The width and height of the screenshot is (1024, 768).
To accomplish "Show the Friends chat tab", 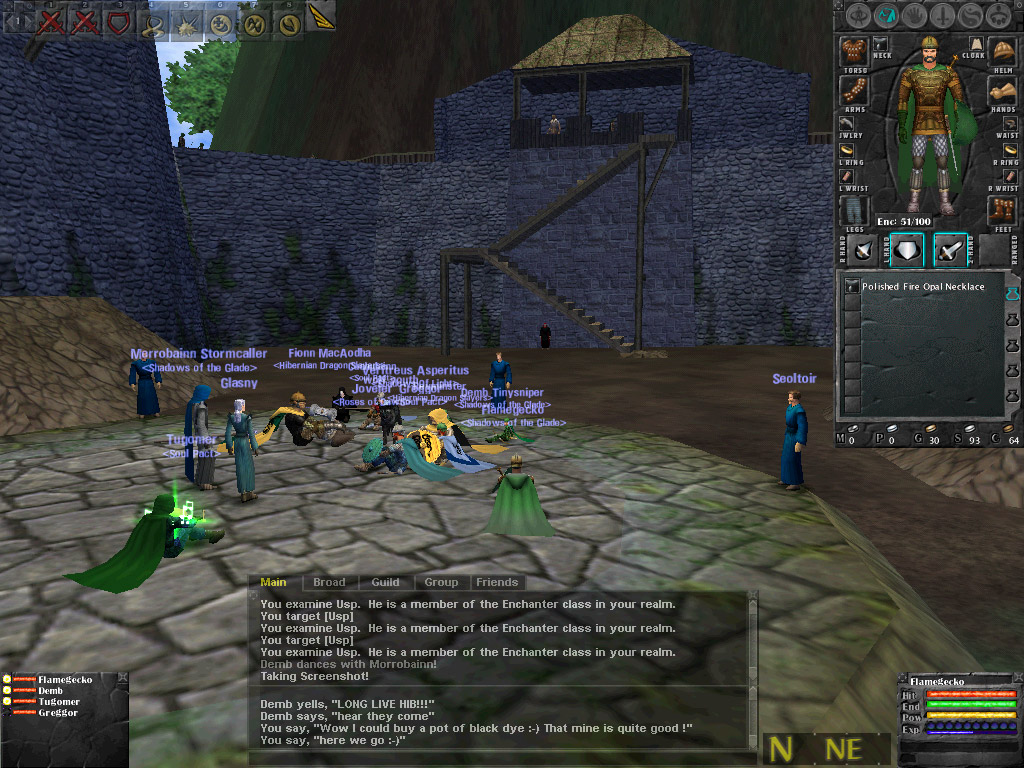I will (x=497, y=582).
